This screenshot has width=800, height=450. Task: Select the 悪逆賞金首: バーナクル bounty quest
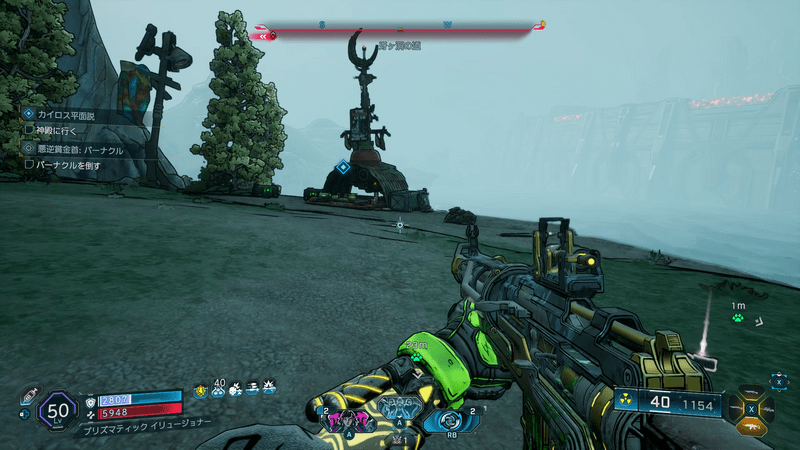click(80, 148)
